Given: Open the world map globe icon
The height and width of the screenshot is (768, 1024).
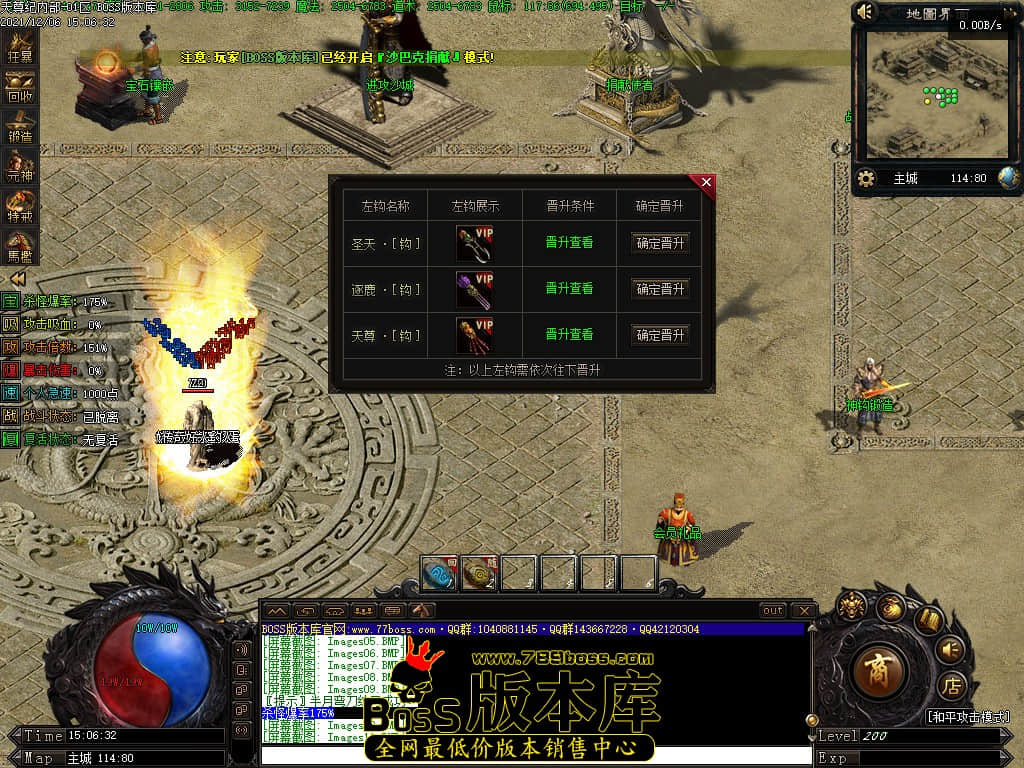Looking at the screenshot, I should 1008,178.
